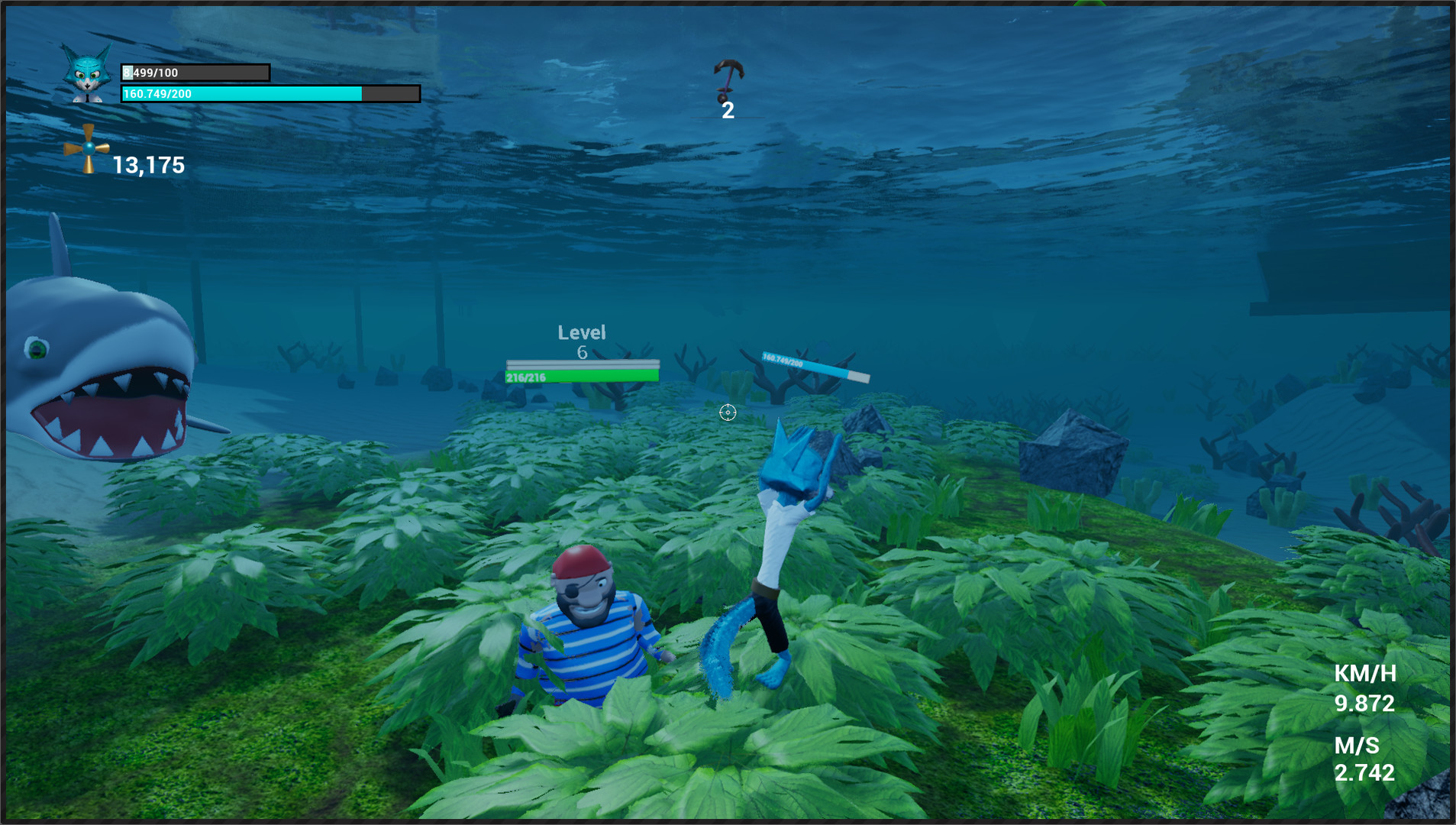The width and height of the screenshot is (1456, 825).
Task: Click the KM/H speed indicator
Action: pos(1364,675)
